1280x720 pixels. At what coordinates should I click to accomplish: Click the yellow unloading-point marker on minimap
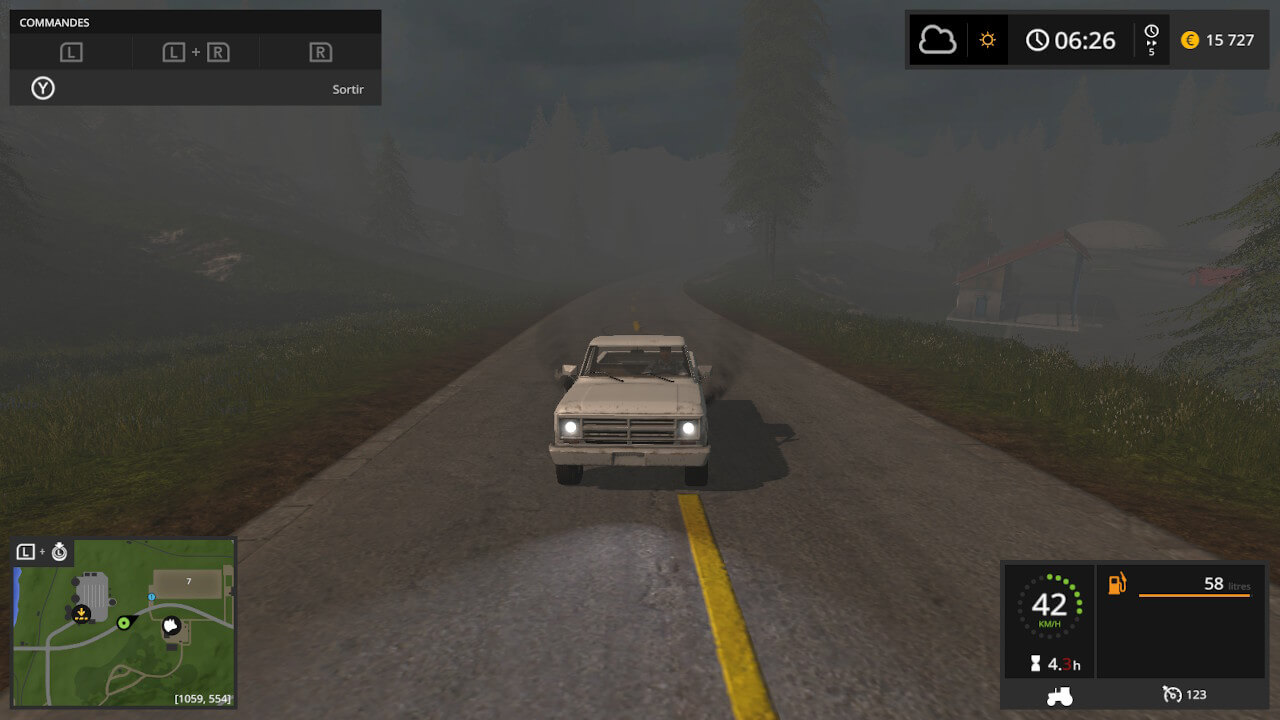point(82,613)
